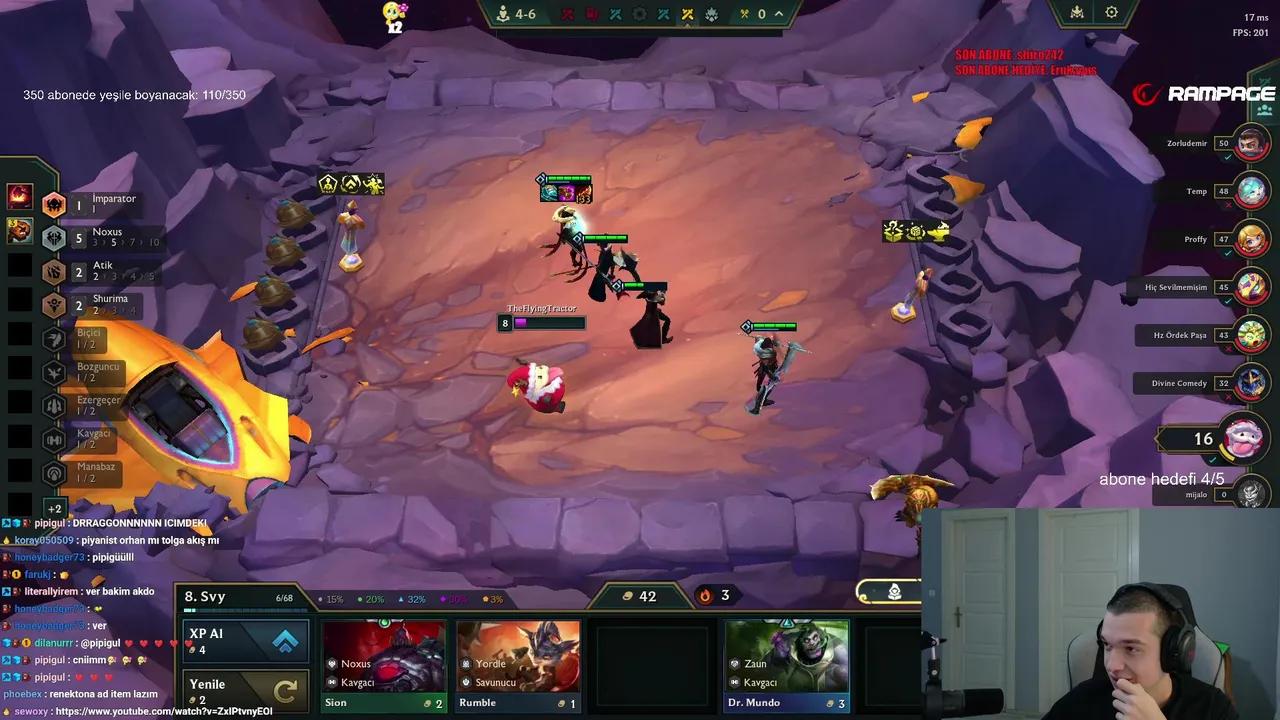Click the yellow augment icon above the board

[688, 14]
